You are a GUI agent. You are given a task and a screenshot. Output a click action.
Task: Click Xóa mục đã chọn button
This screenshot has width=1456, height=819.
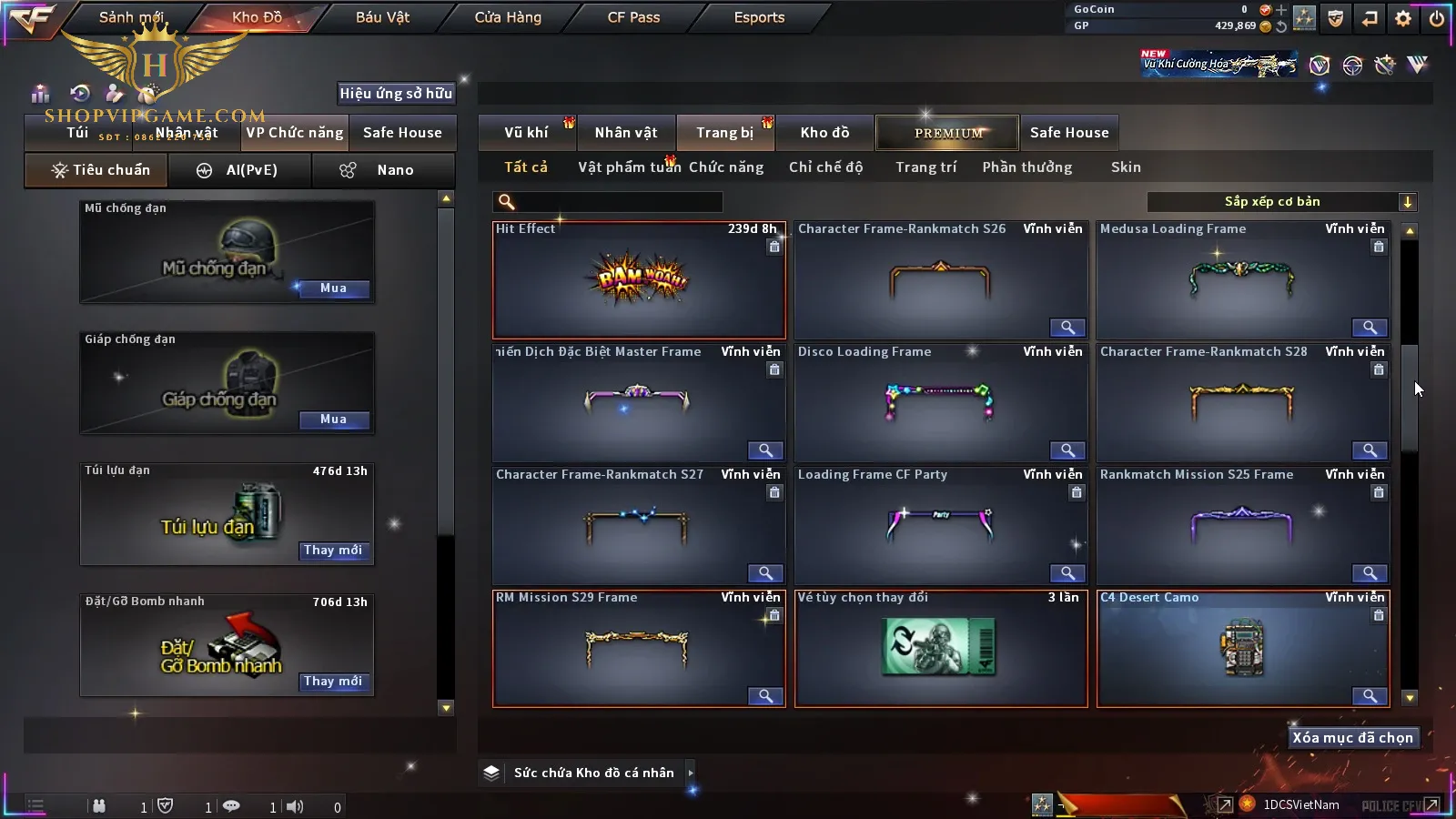(1352, 738)
